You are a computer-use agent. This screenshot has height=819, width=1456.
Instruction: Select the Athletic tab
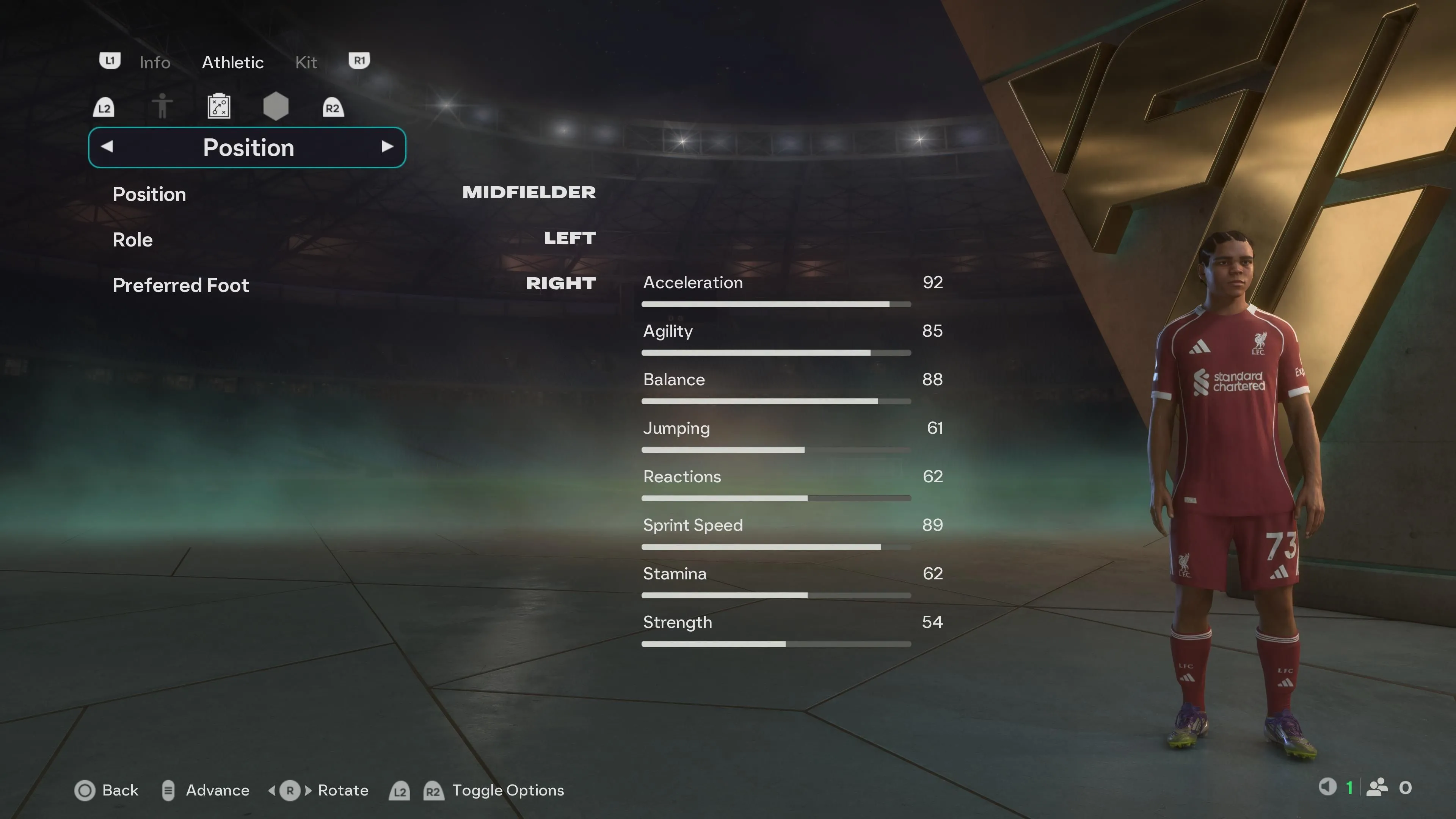(x=232, y=62)
